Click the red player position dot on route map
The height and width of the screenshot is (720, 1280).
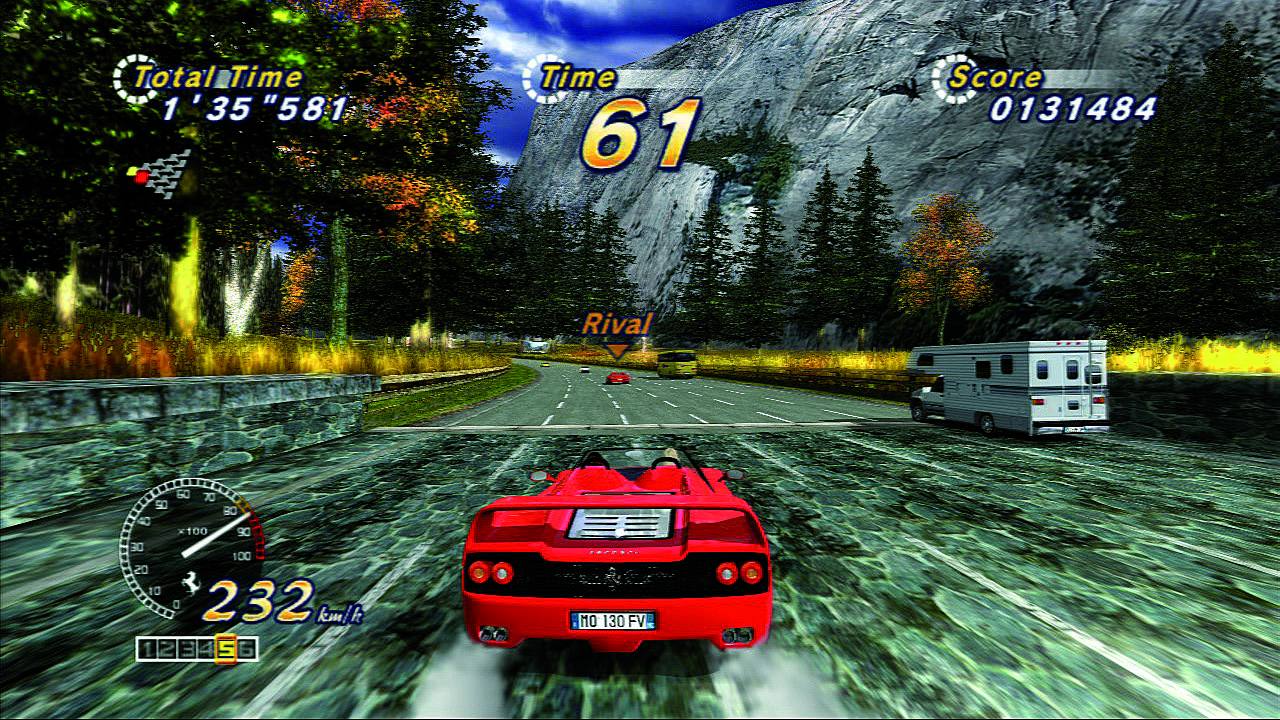[x=142, y=175]
